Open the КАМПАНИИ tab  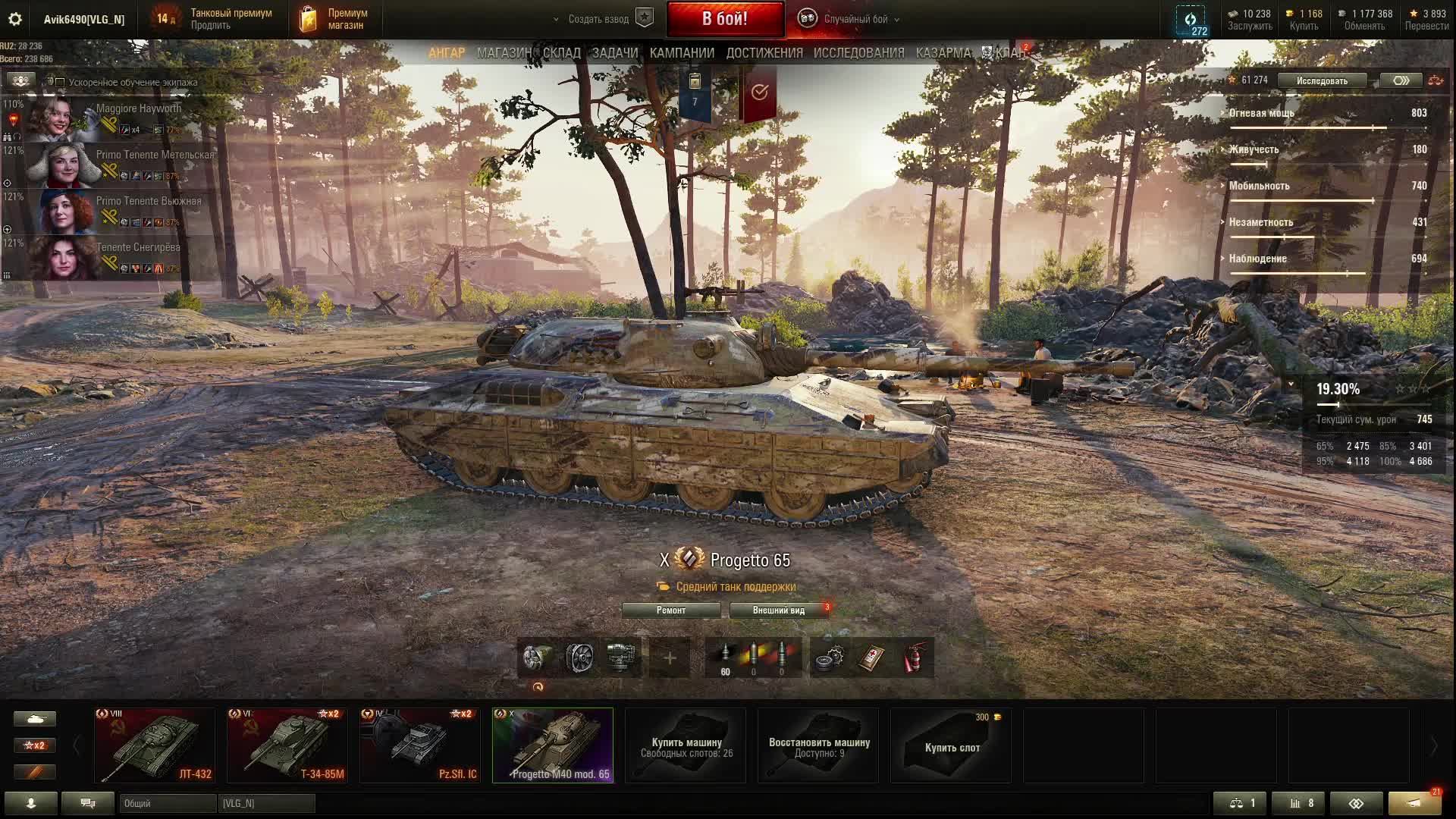coord(682,53)
